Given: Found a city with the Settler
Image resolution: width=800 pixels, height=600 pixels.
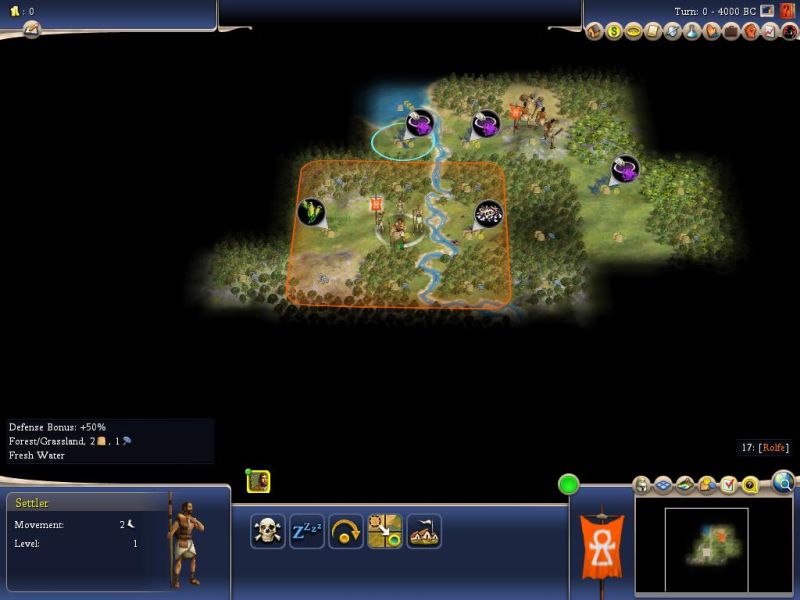Looking at the screenshot, I should point(424,531).
